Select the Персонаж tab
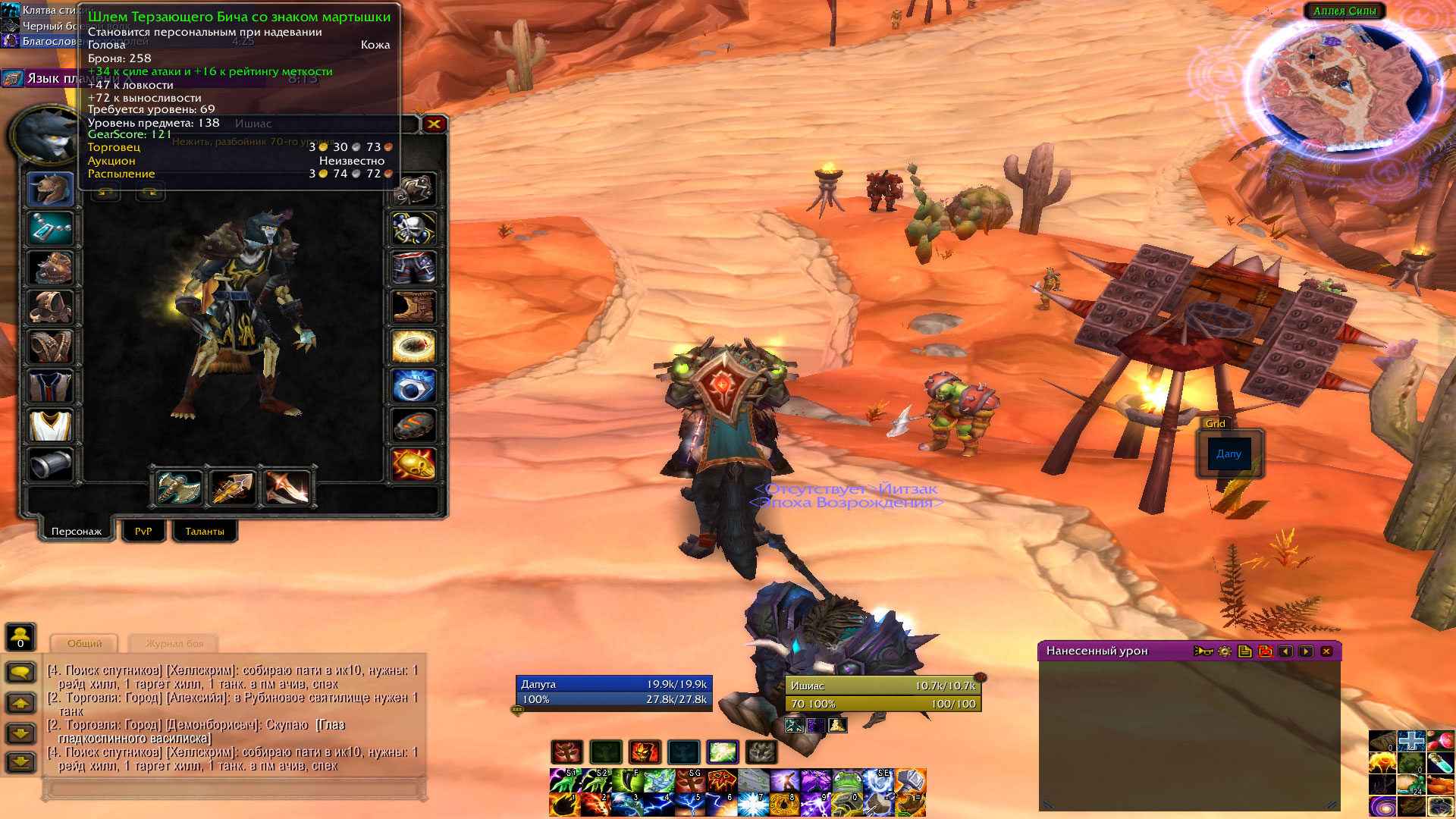The width and height of the screenshot is (1456, 819). tap(77, 531)
